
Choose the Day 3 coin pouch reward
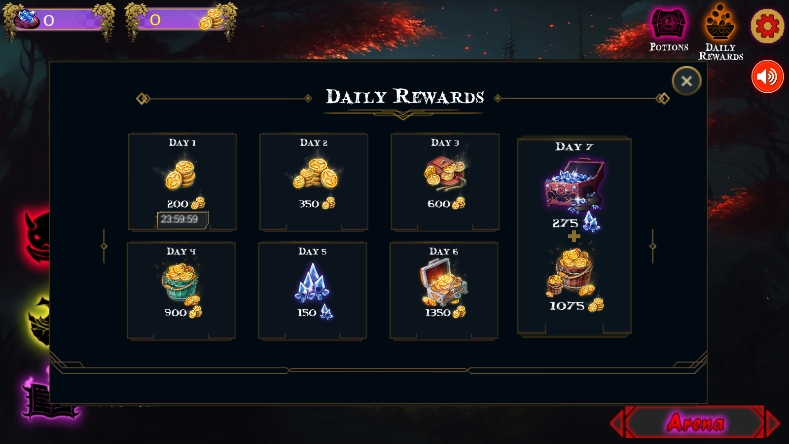[444, 181]
